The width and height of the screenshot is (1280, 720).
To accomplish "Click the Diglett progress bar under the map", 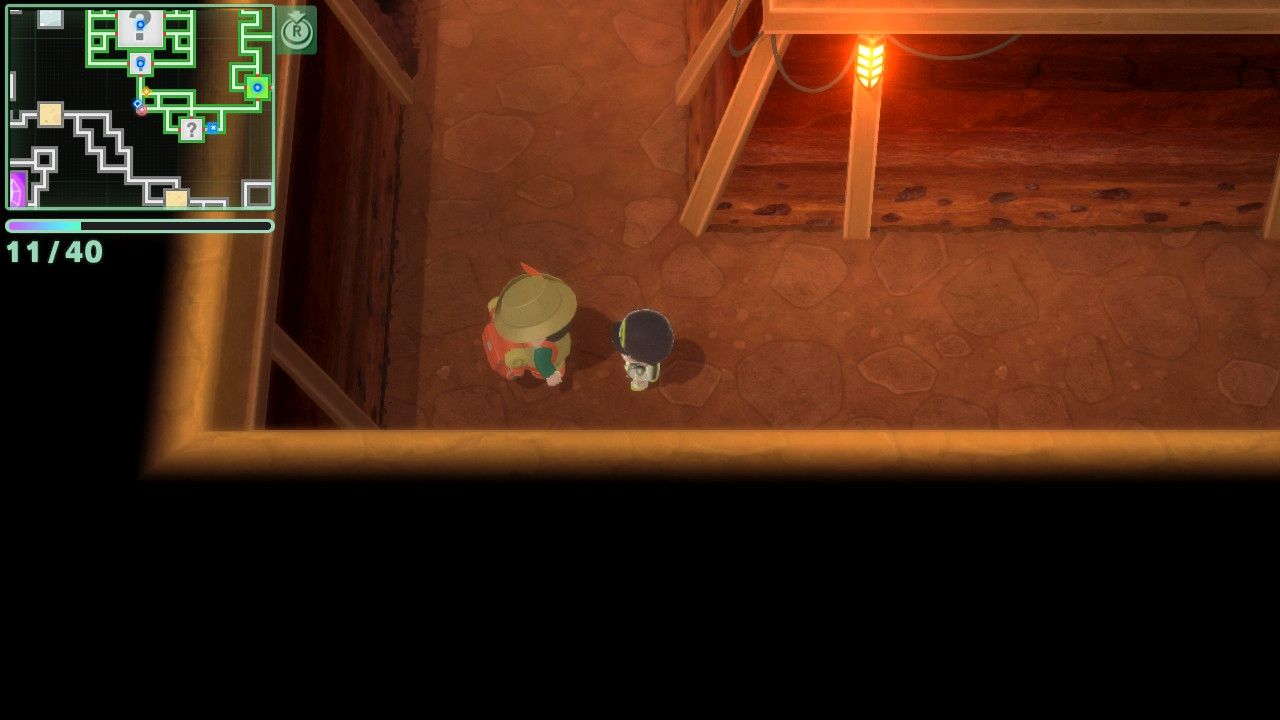I will point(139,226).
